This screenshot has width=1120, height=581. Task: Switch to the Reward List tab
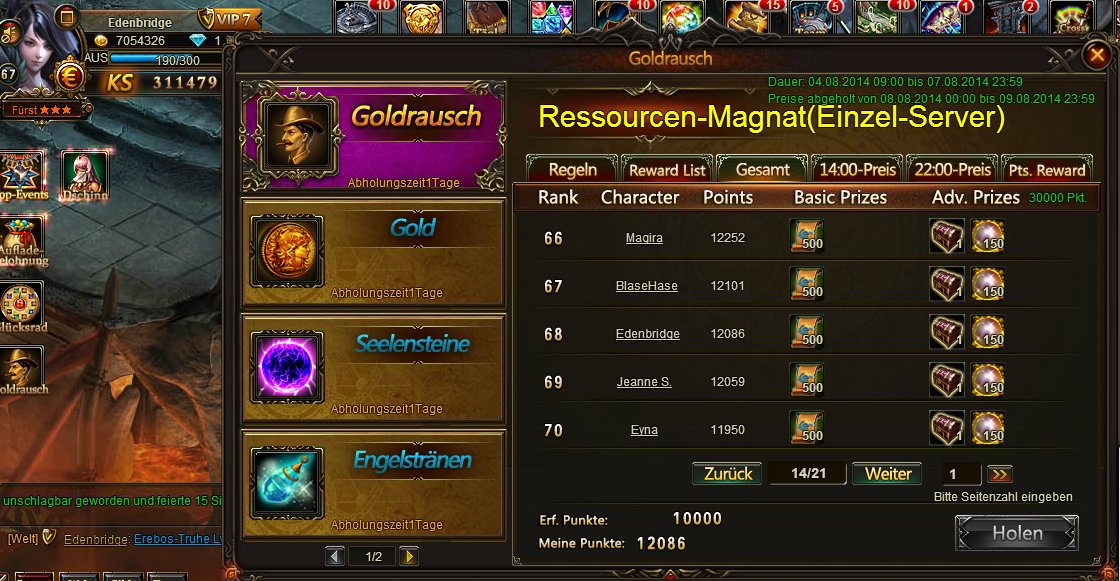coord(667,169)
